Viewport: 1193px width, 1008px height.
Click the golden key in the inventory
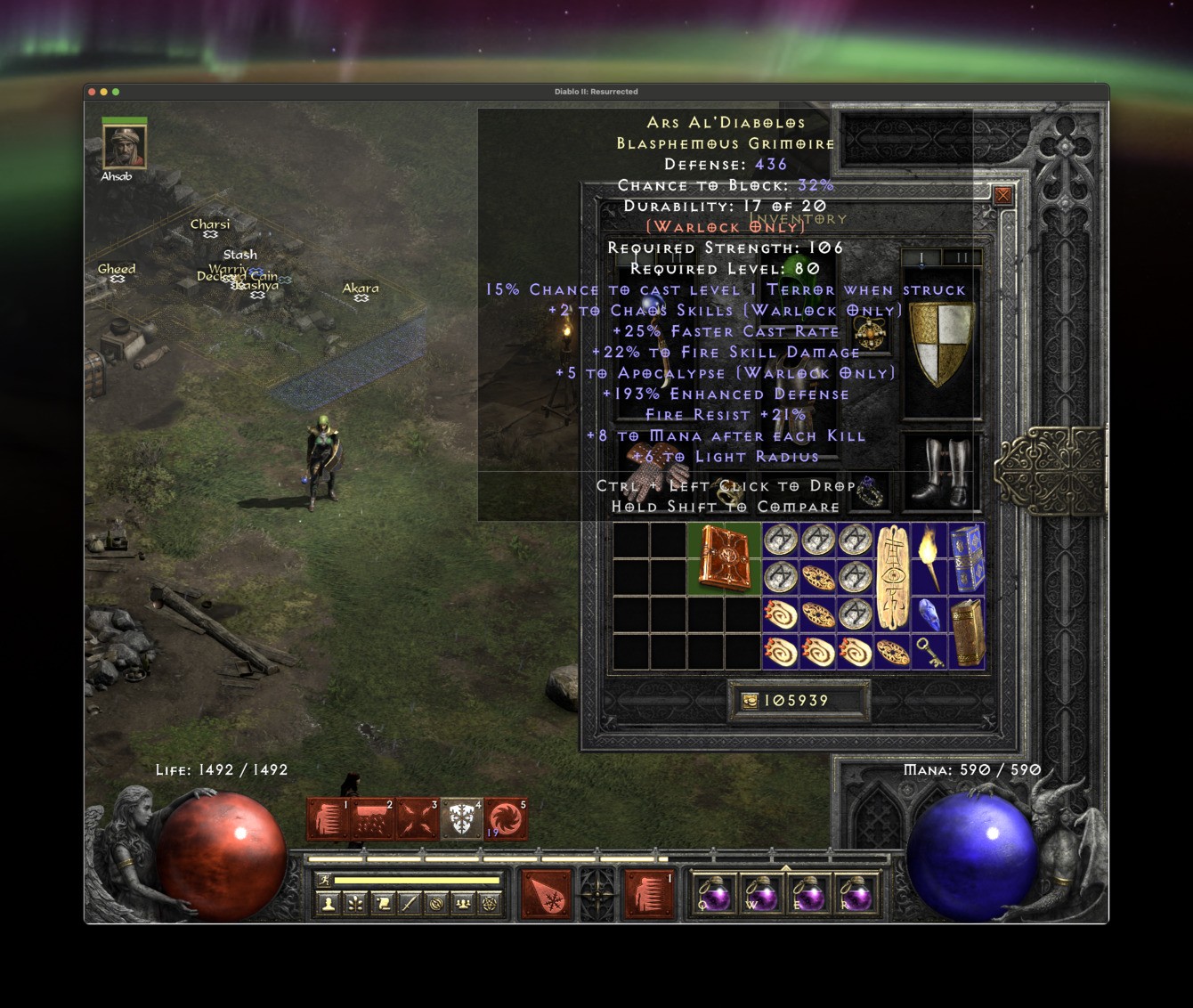[929, 653]
